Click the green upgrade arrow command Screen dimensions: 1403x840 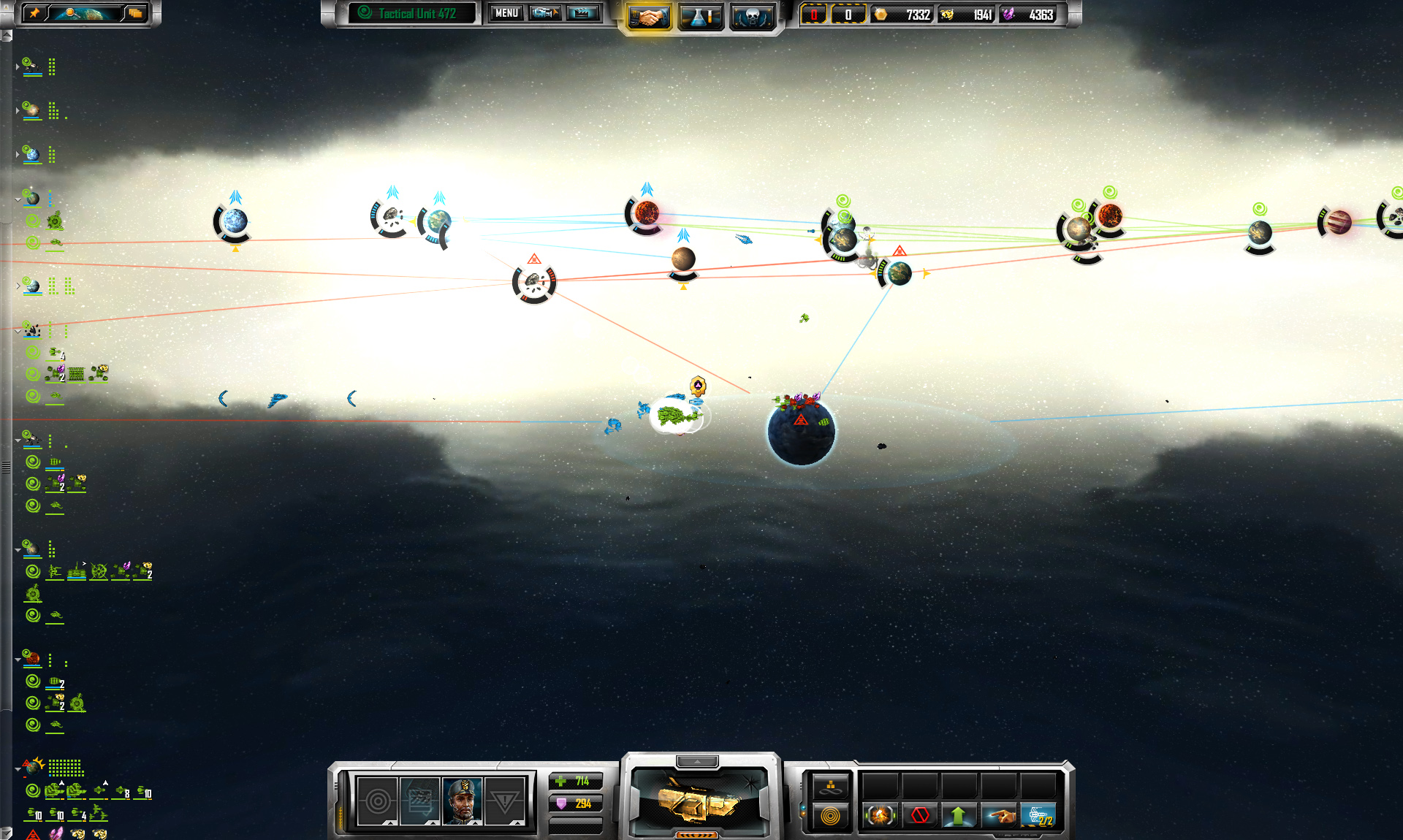[x=959, y=814]
